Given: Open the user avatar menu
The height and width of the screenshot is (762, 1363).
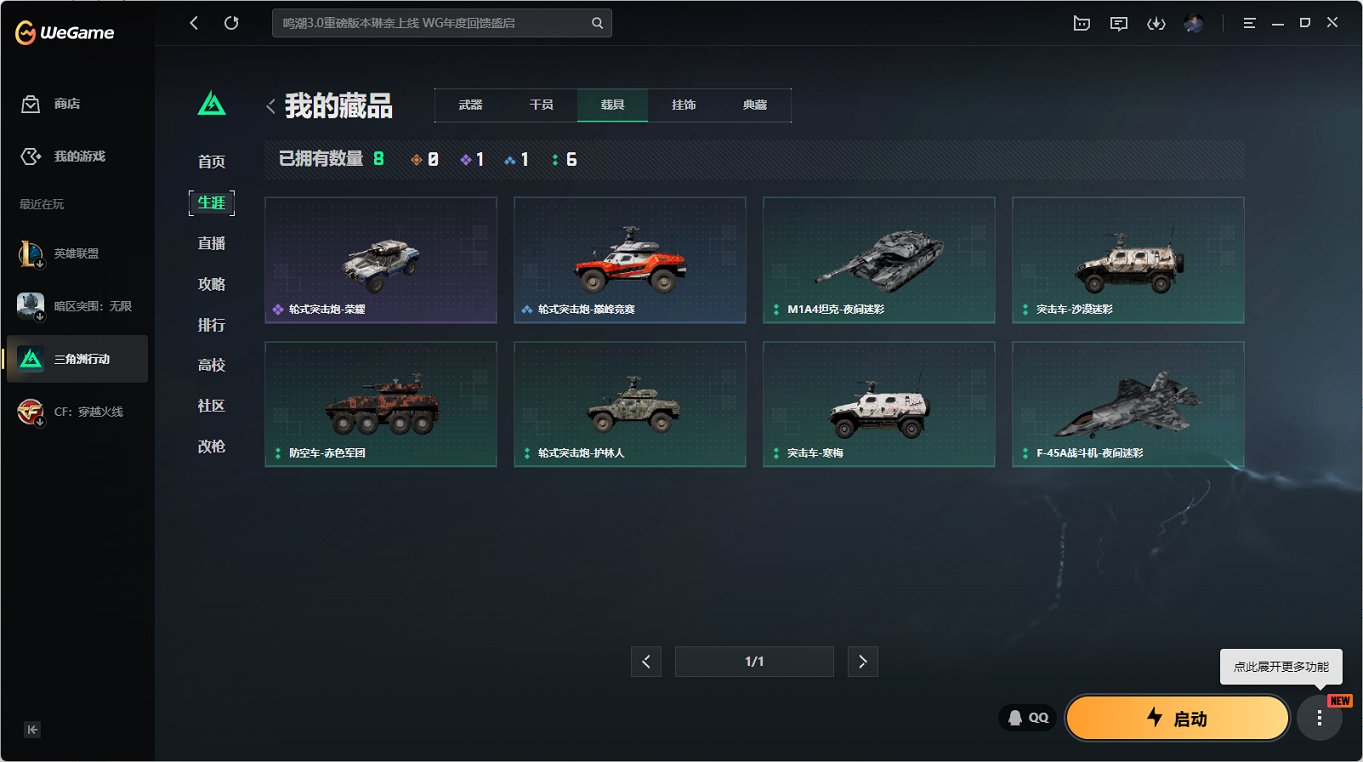Looking at the screenshot, I should (x=1193, y=22).
